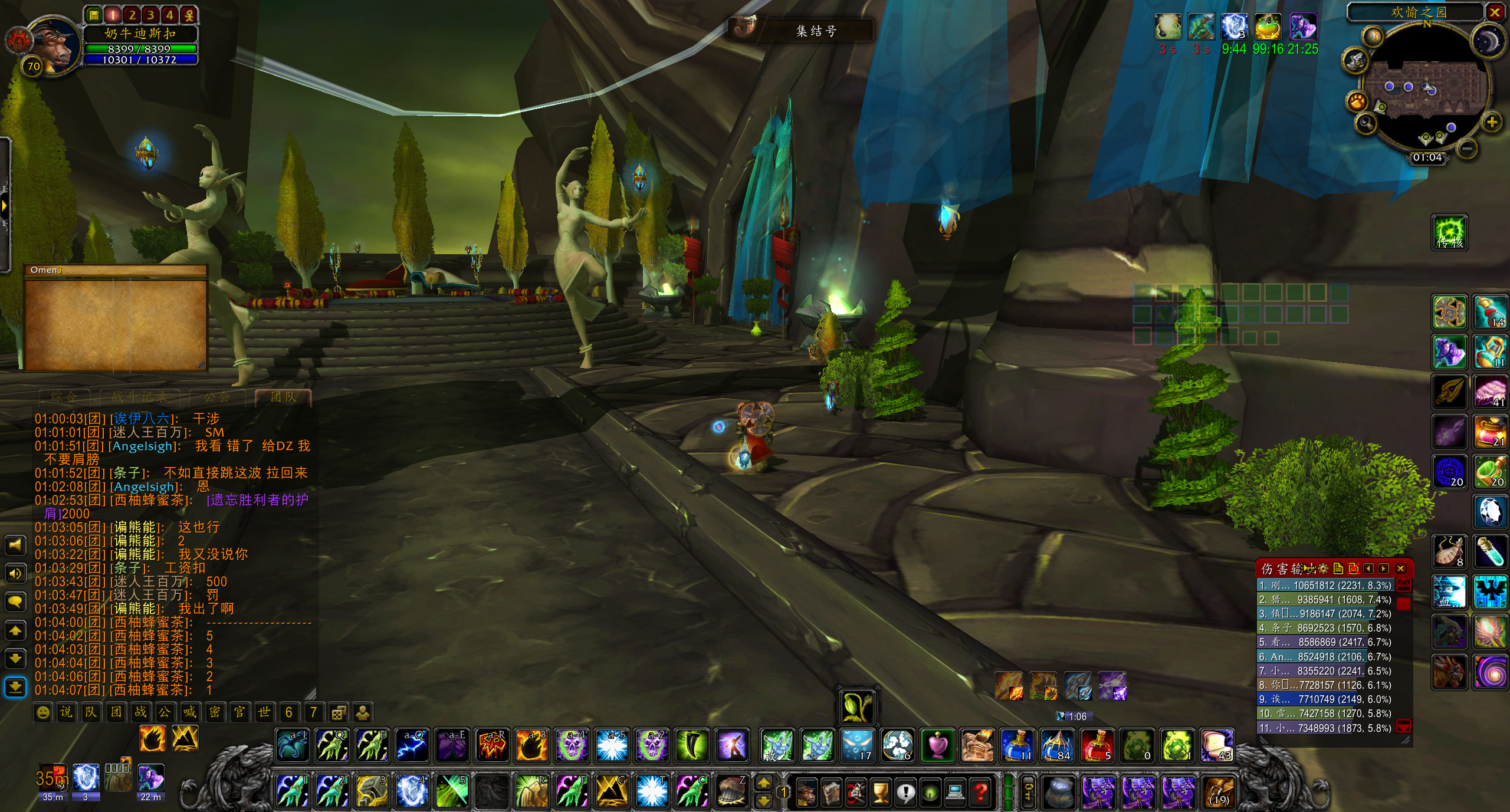Toggle segment deletion via crossed-out icon on damage meter
The height and width of the screenshot is (812, 1510).
[x=1353, y=568]
